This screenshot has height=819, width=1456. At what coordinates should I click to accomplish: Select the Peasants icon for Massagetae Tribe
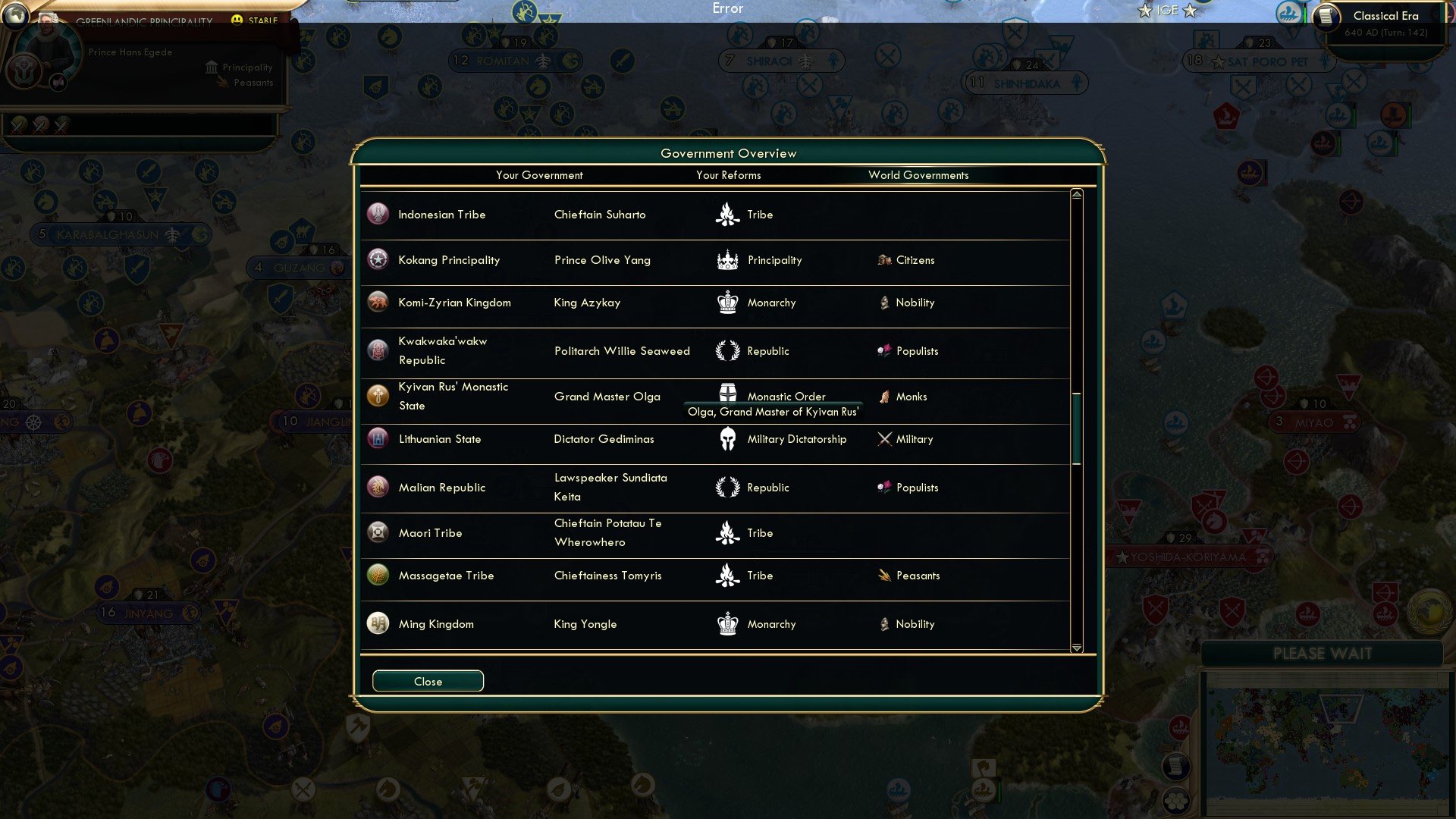884,576
